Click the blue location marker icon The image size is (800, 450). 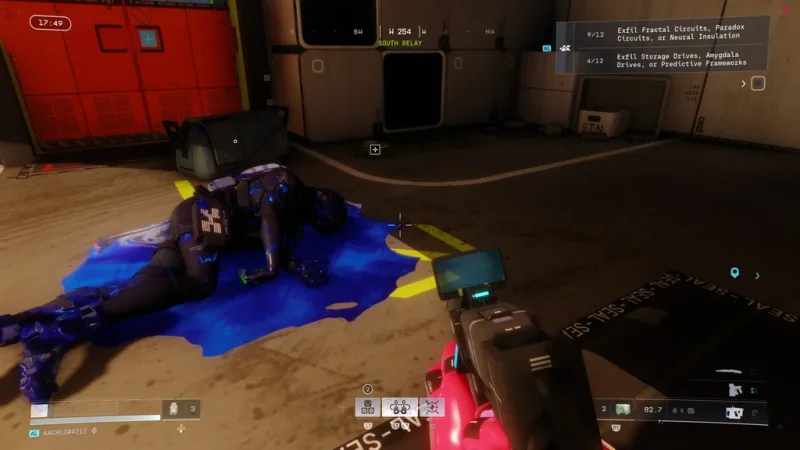735,272
